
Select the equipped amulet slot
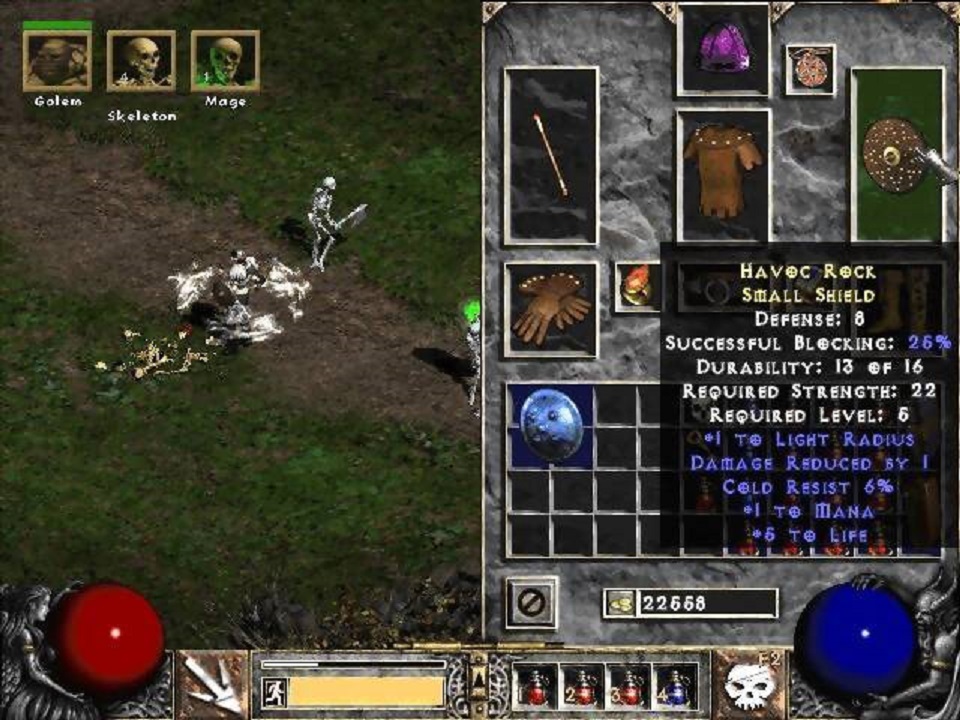(x=809, y=69)
